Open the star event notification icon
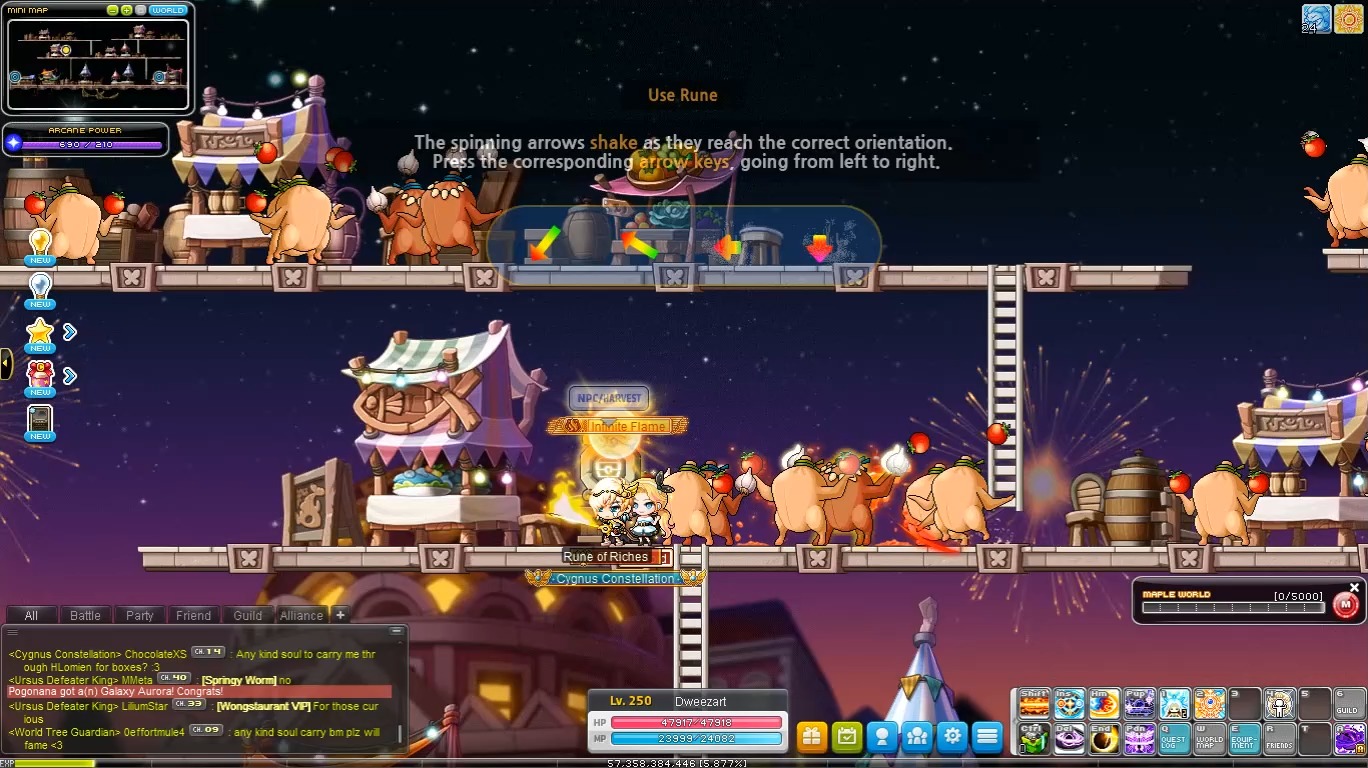This screenshot has width=1368, height=768. [40, 333]
